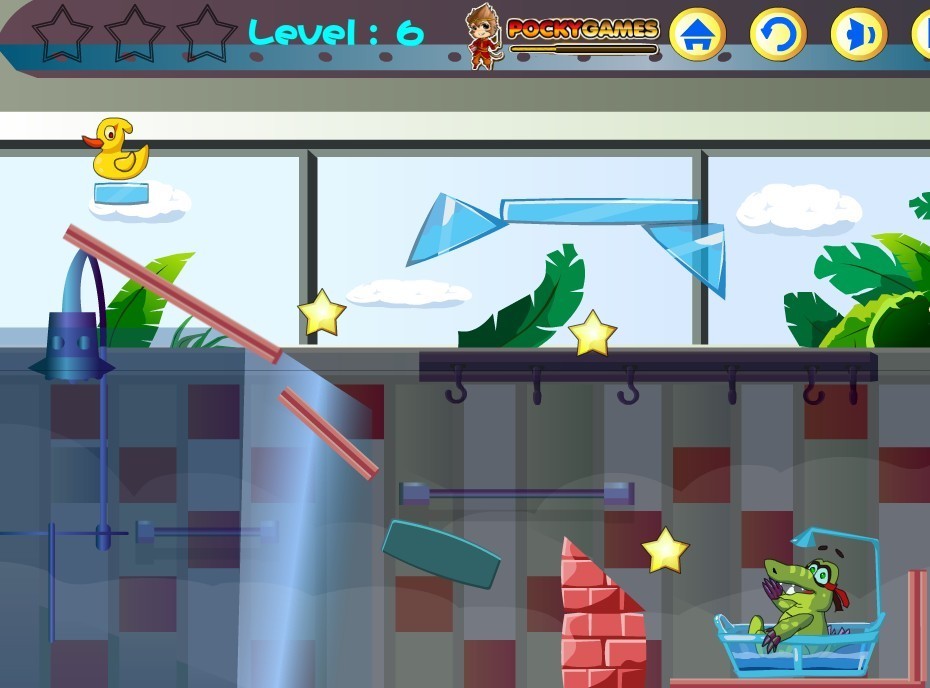This screenshot has height=688, width=930.
Task: Toggle the sound speaker button
Action: 858,36
